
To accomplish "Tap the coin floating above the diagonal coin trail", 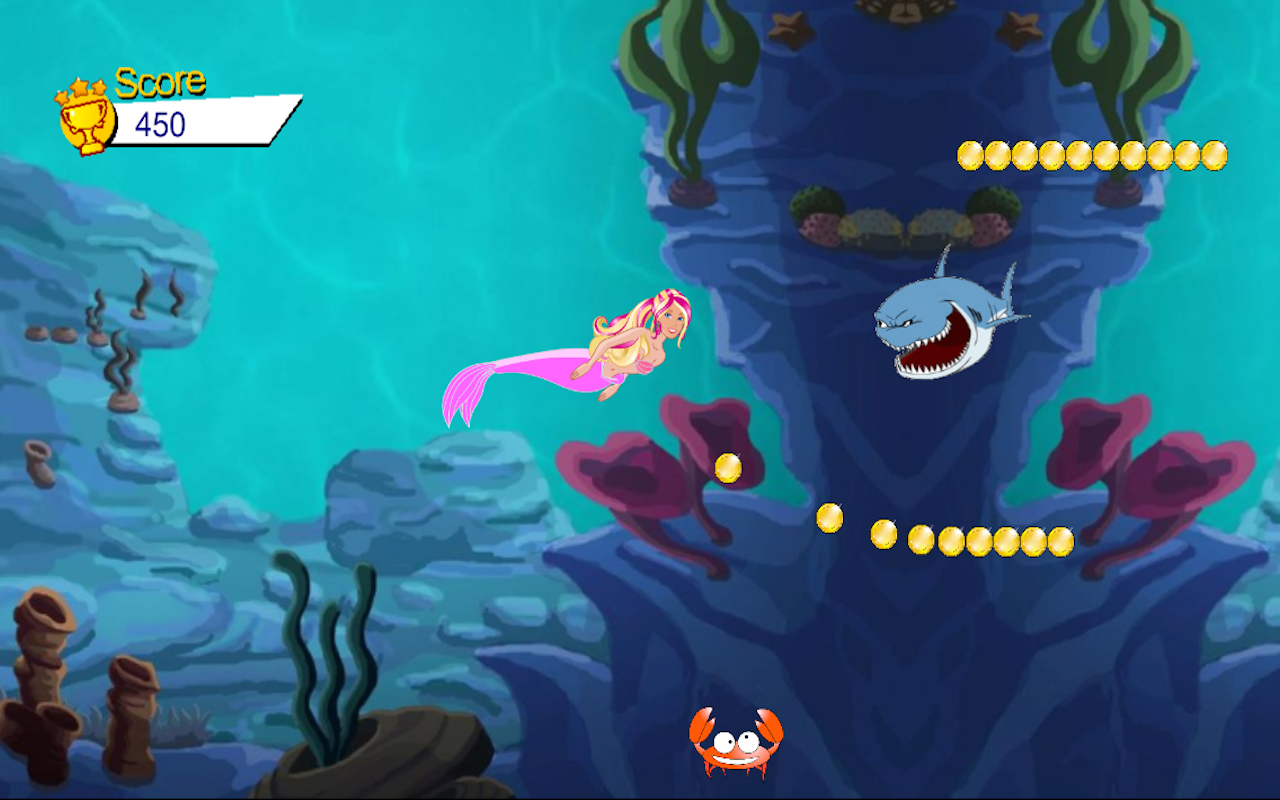I will tap(828, 516).
